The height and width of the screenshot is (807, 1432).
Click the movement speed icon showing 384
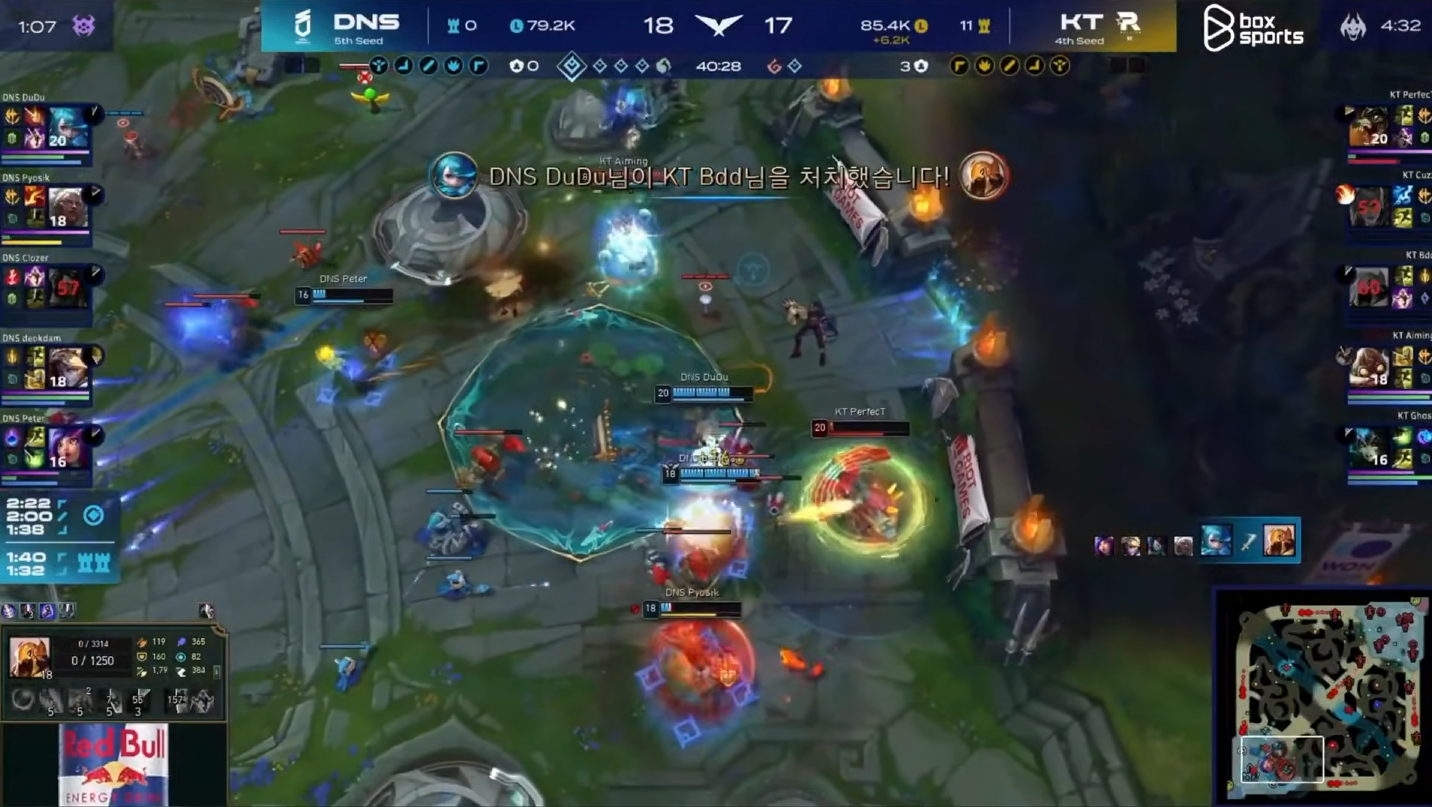[x=181, y=671]
